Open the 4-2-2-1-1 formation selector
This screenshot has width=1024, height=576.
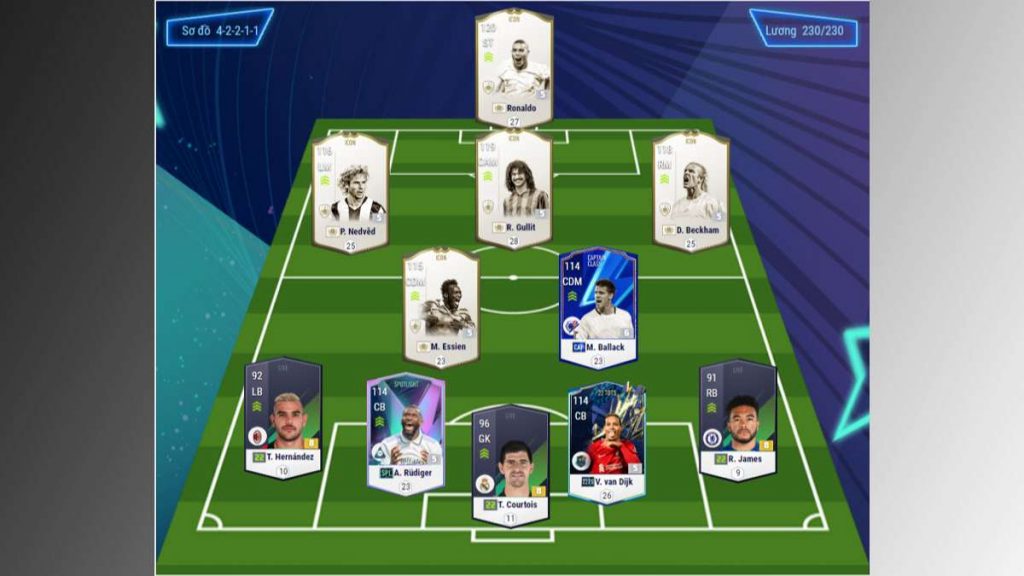coord(219,30)
